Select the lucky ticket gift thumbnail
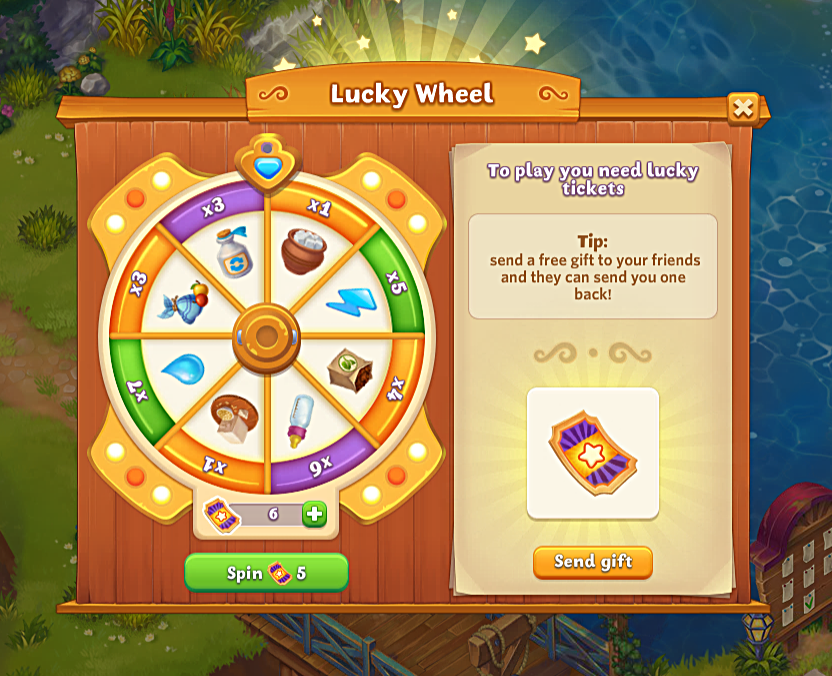The image size is (832, 676). [592, 453]
